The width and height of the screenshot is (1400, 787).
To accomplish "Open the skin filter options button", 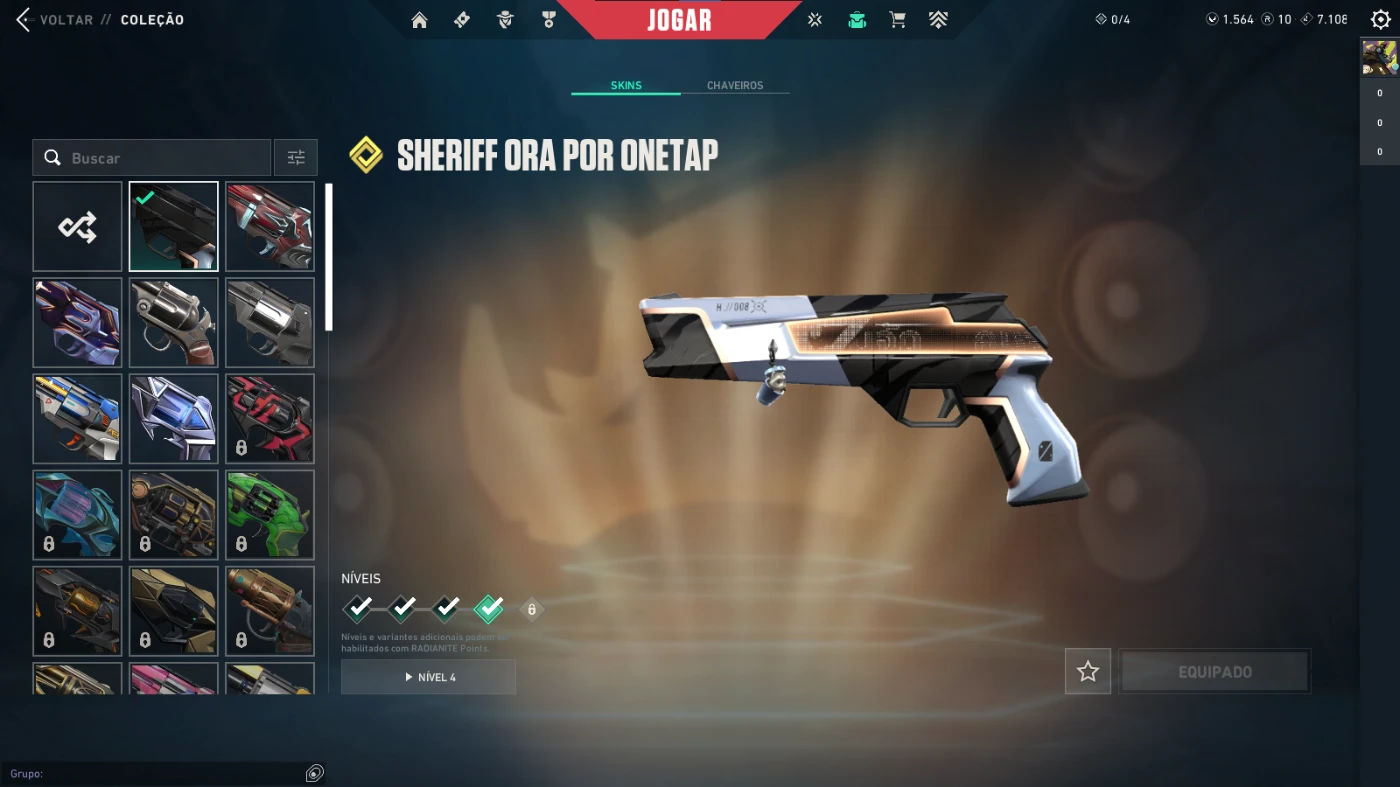I will click(296, 158).
